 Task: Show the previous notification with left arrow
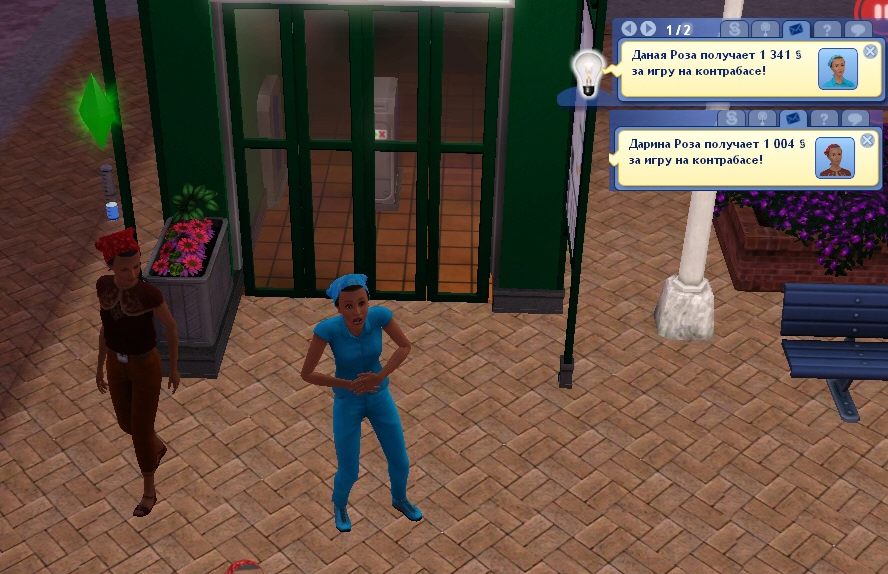coord(630,29)
